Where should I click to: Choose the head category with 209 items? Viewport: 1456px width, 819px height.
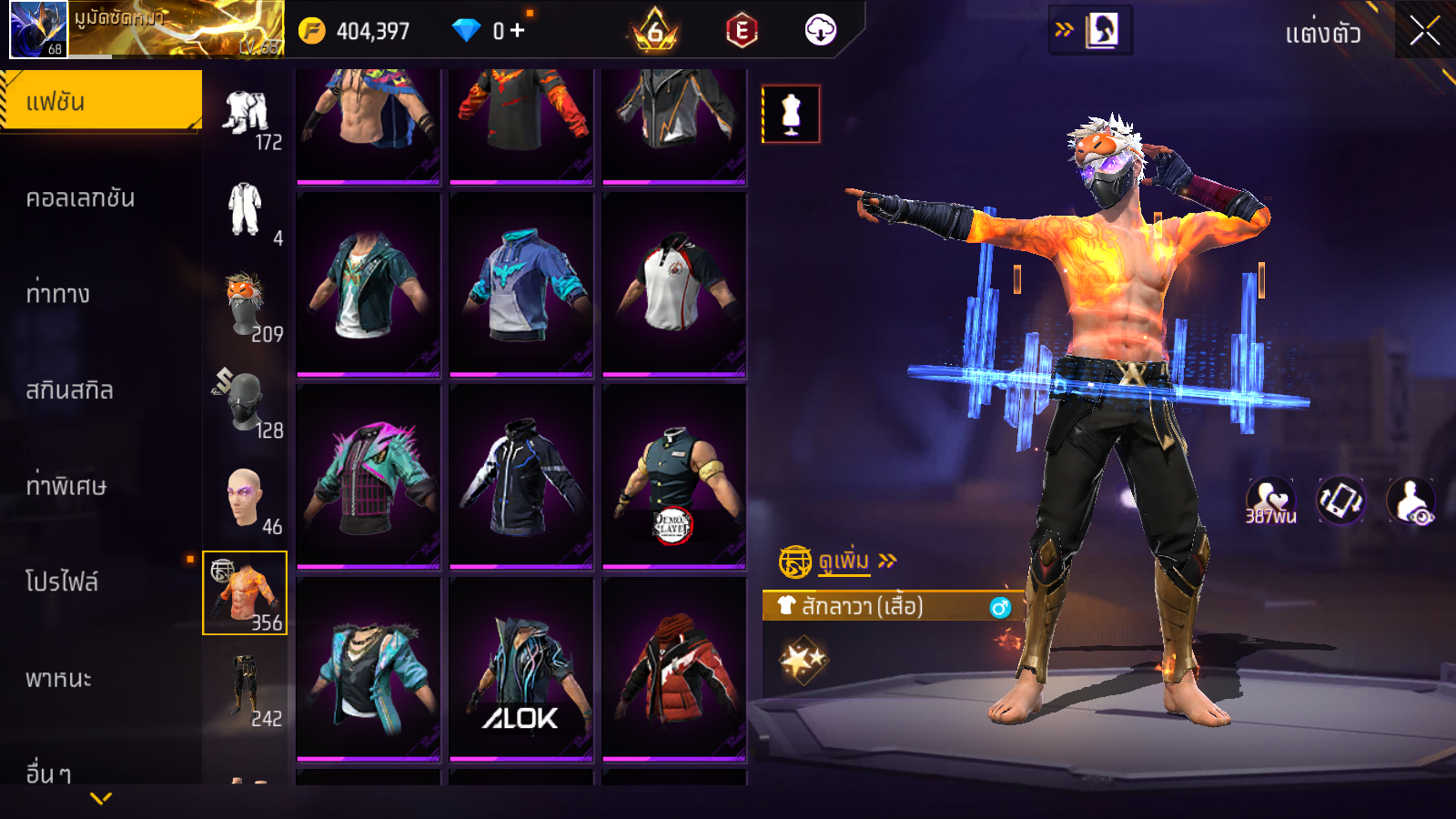click(246, 308)
